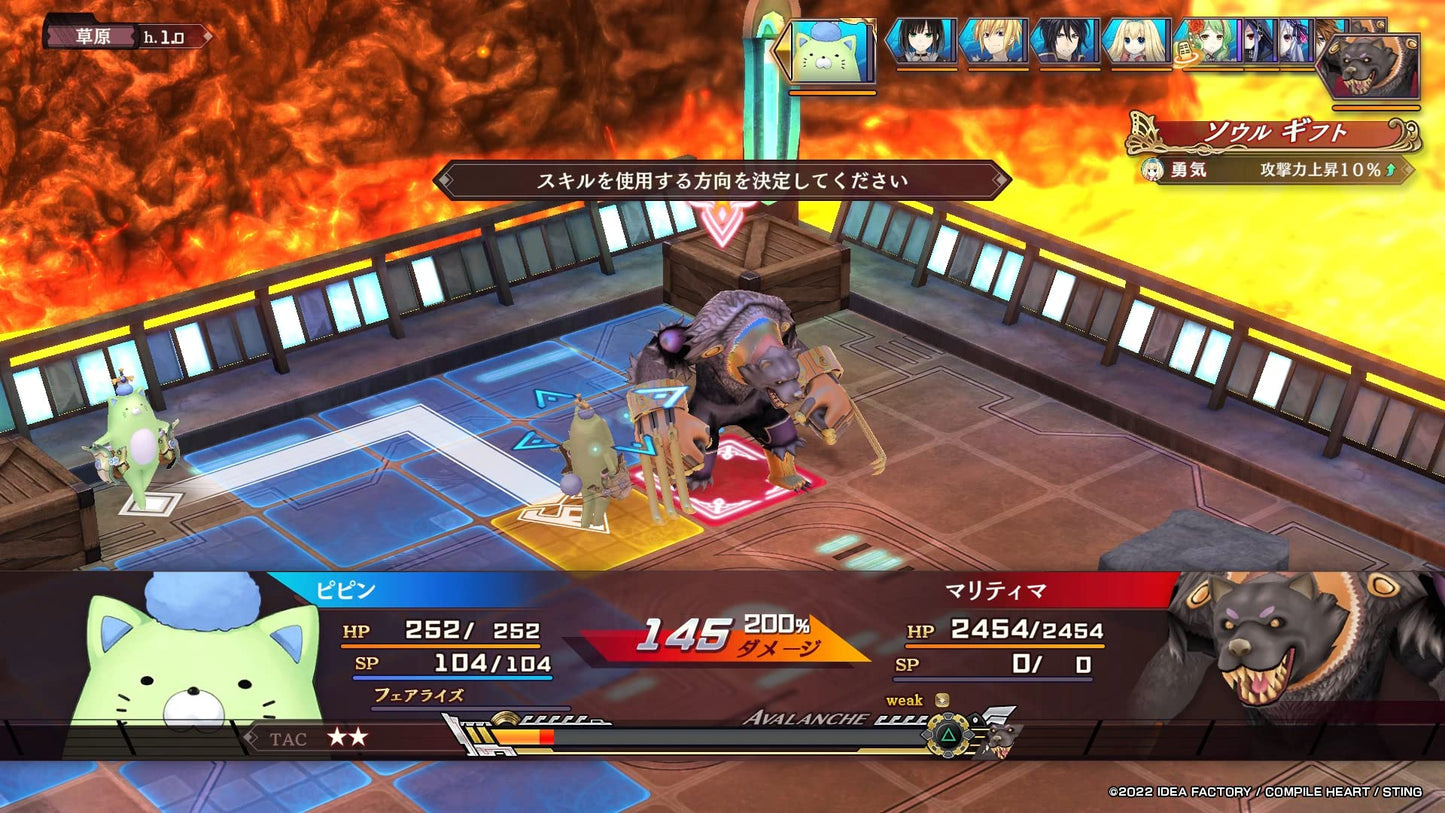The width and height of the screenshot is (1445, 813).
Task: Click the 勇気 courage buff icon in the Soul Gift panel
Action: pos(1150,168)
